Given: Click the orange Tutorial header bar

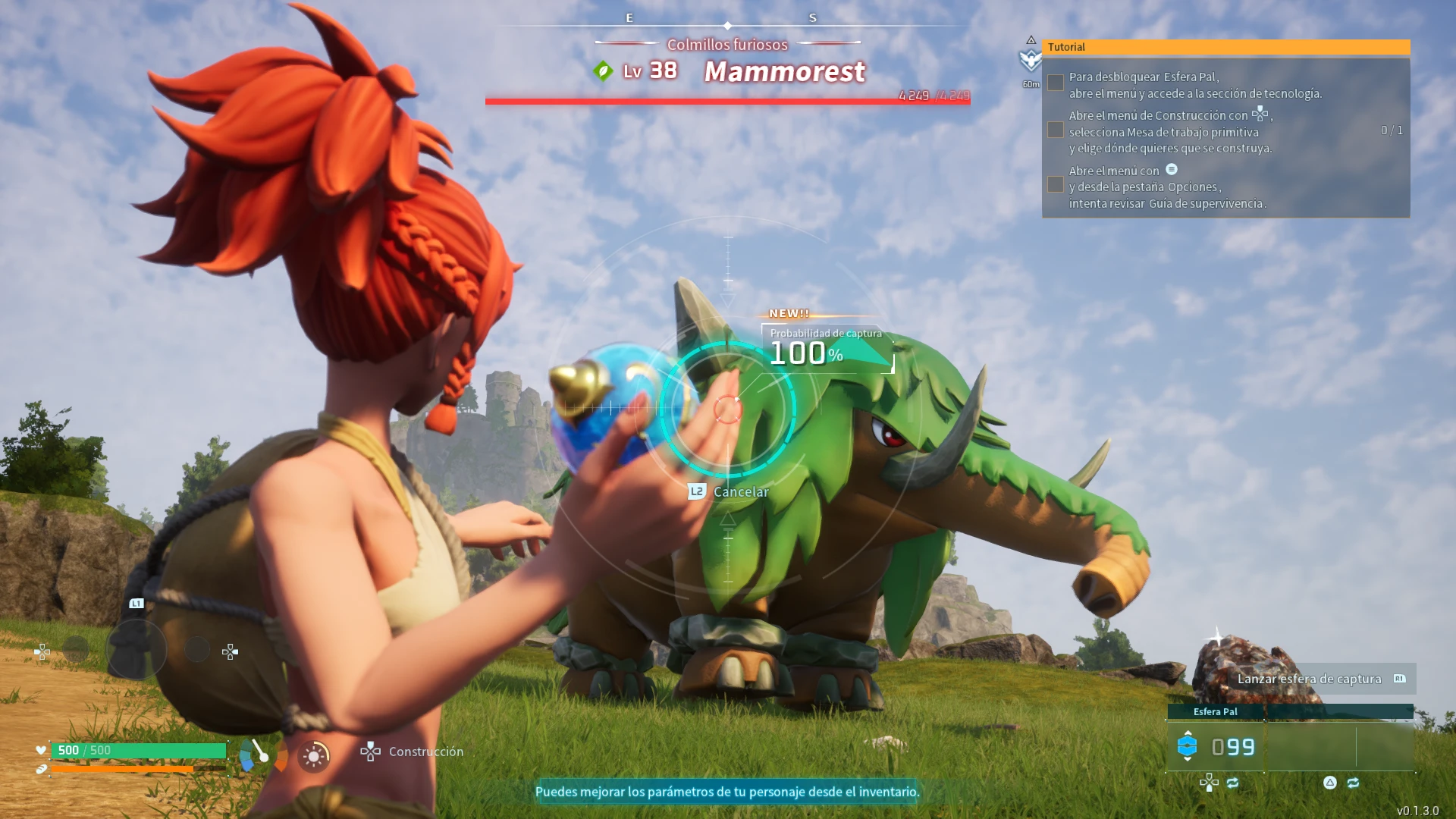Looking at the screenshot, I should [1225, 47].
